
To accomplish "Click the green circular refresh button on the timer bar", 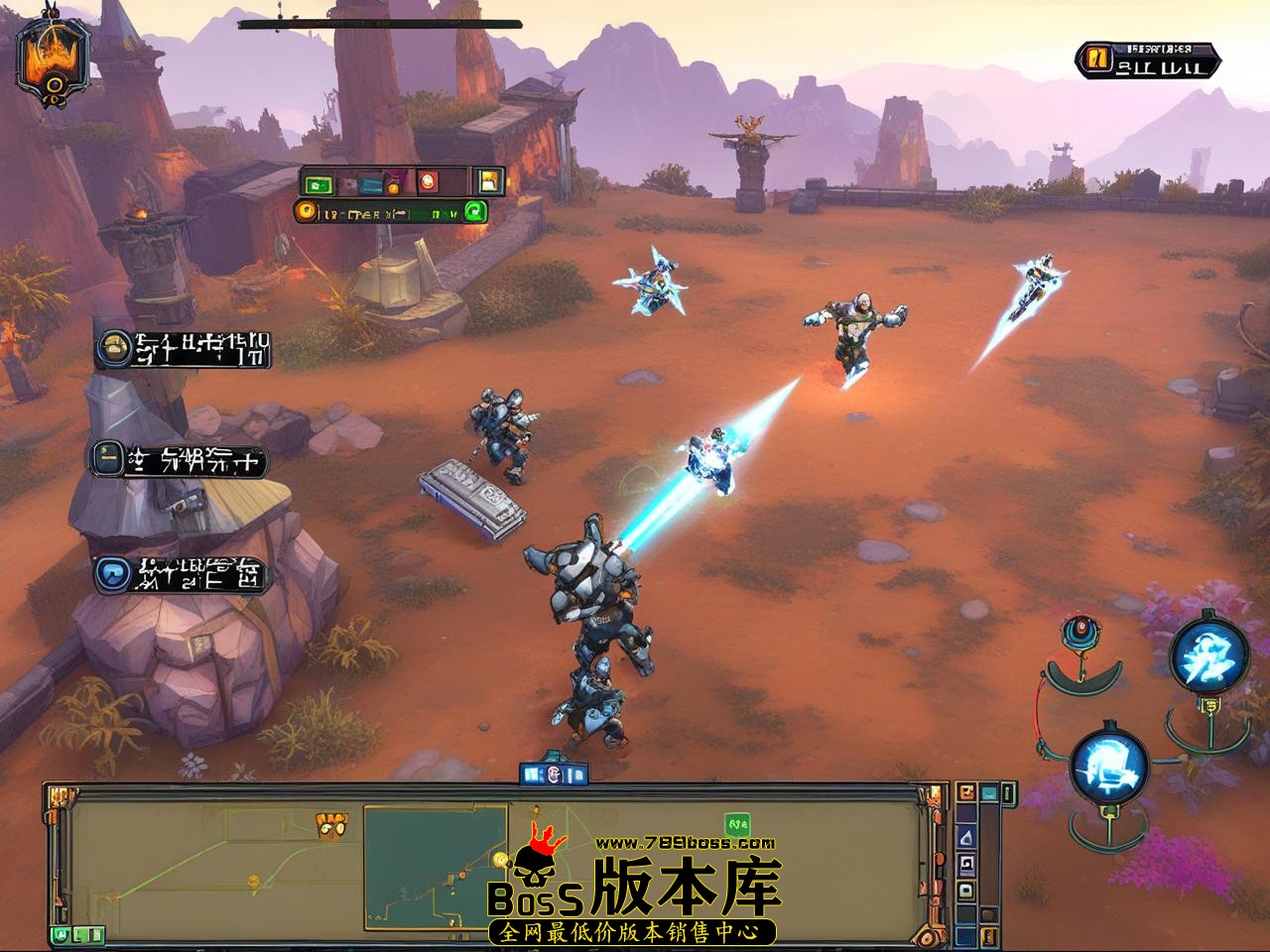I will coord(475,212).
